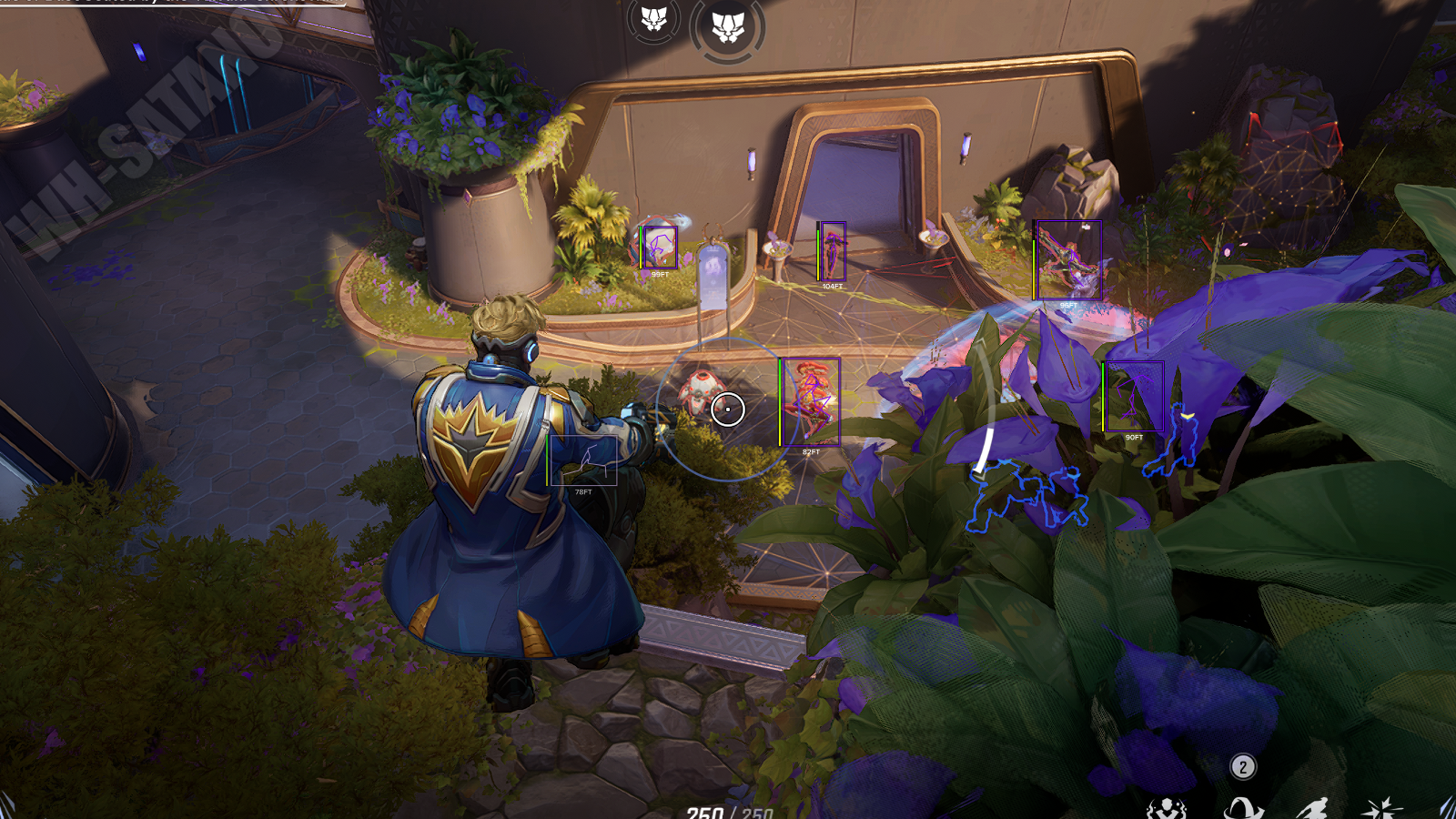Image resolution: width=1456 pixels, height=819 pixels.
Task: Activate the orbiting ring dome ability
Action: pos(1243,808)
